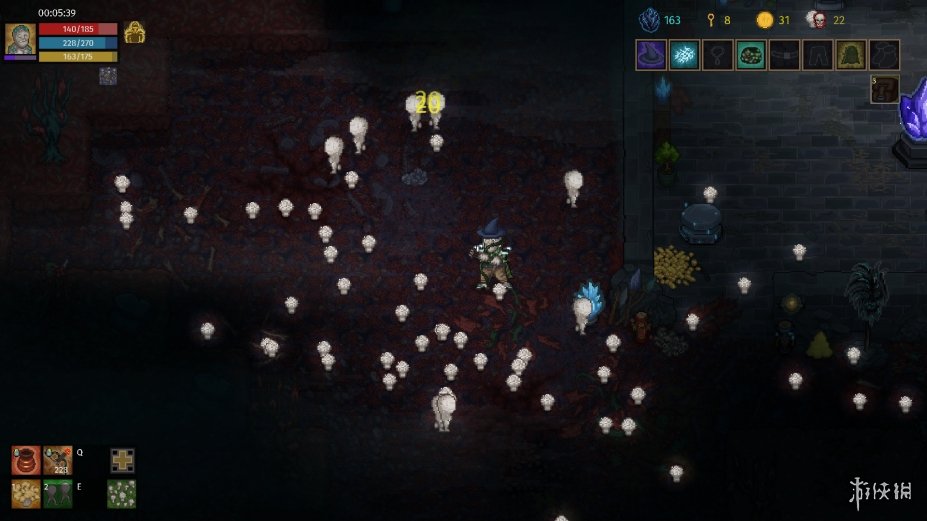Click the small grey status effect icon
927x521 pixels.
coord(107,75)
